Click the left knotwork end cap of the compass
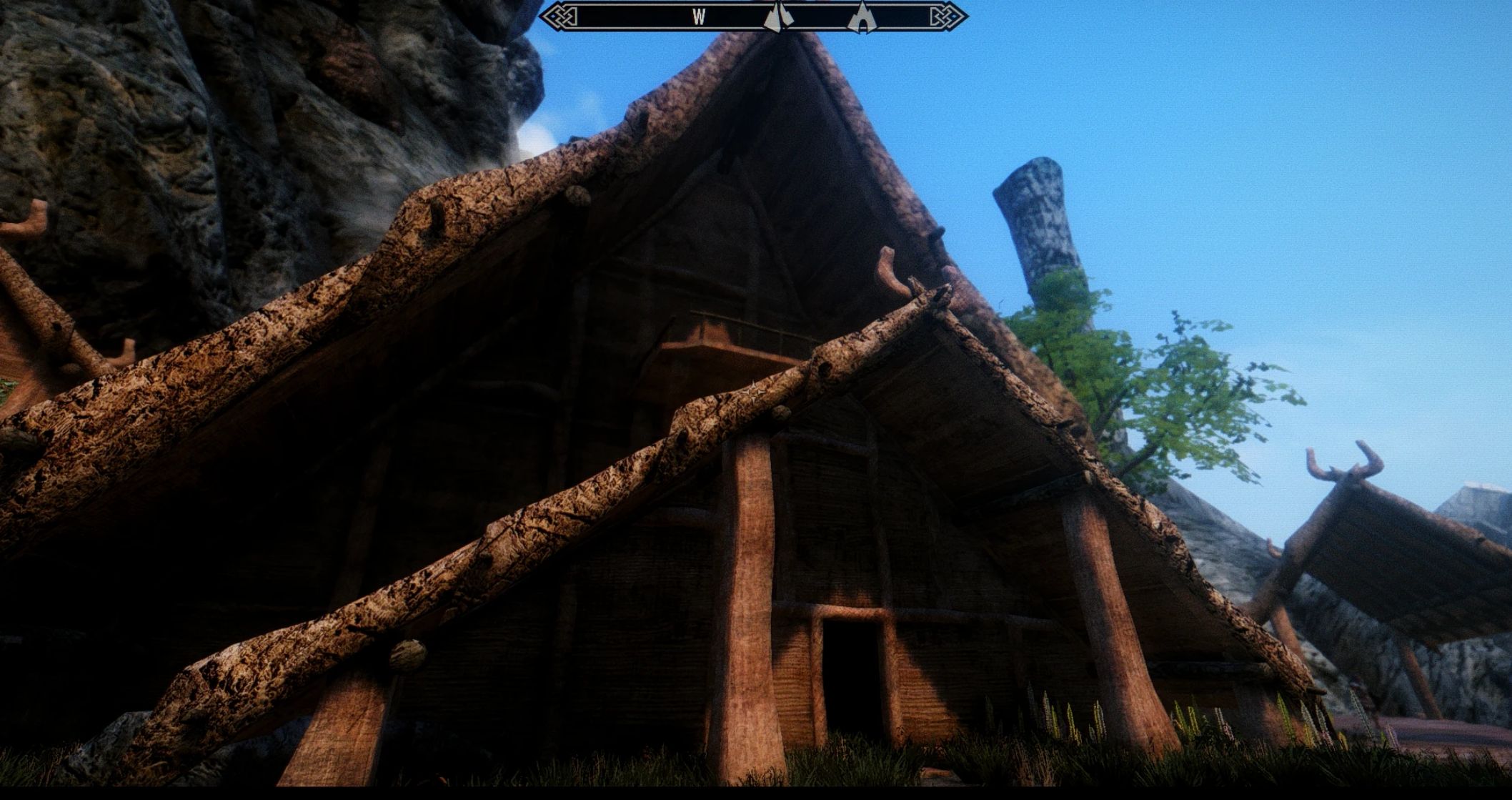The image size is (1512, 800). coord(560,15)
